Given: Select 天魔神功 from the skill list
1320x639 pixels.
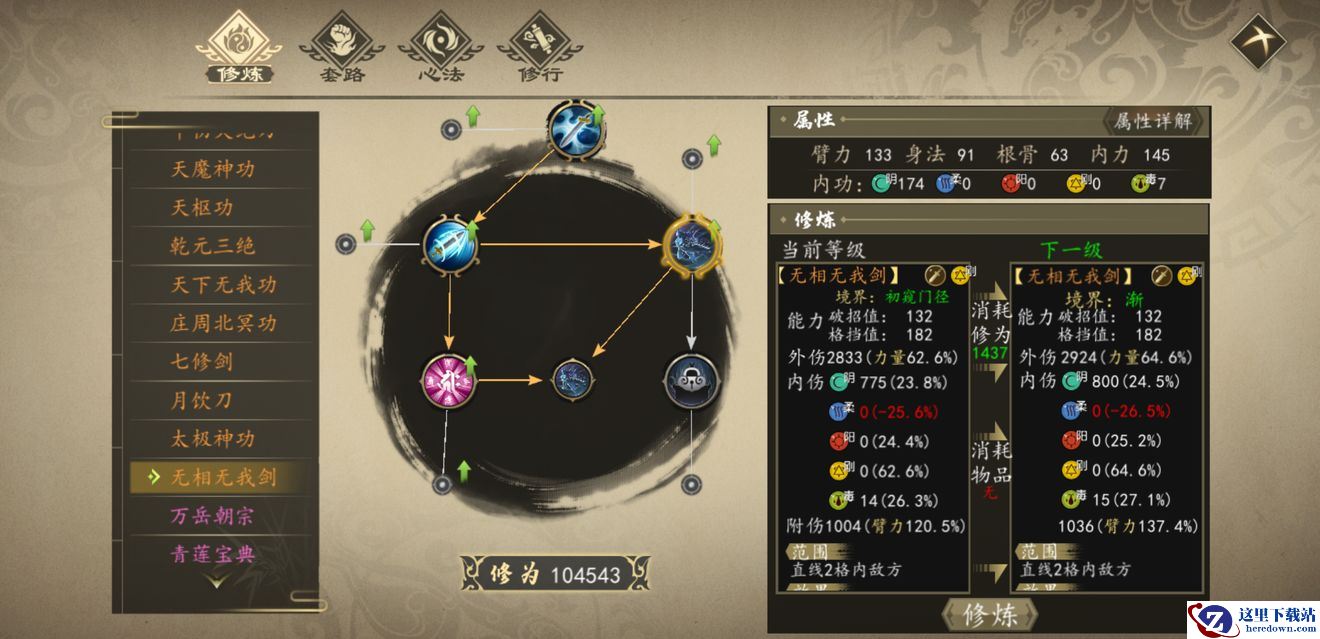Looking at the screenshot, I should point(212,169).
